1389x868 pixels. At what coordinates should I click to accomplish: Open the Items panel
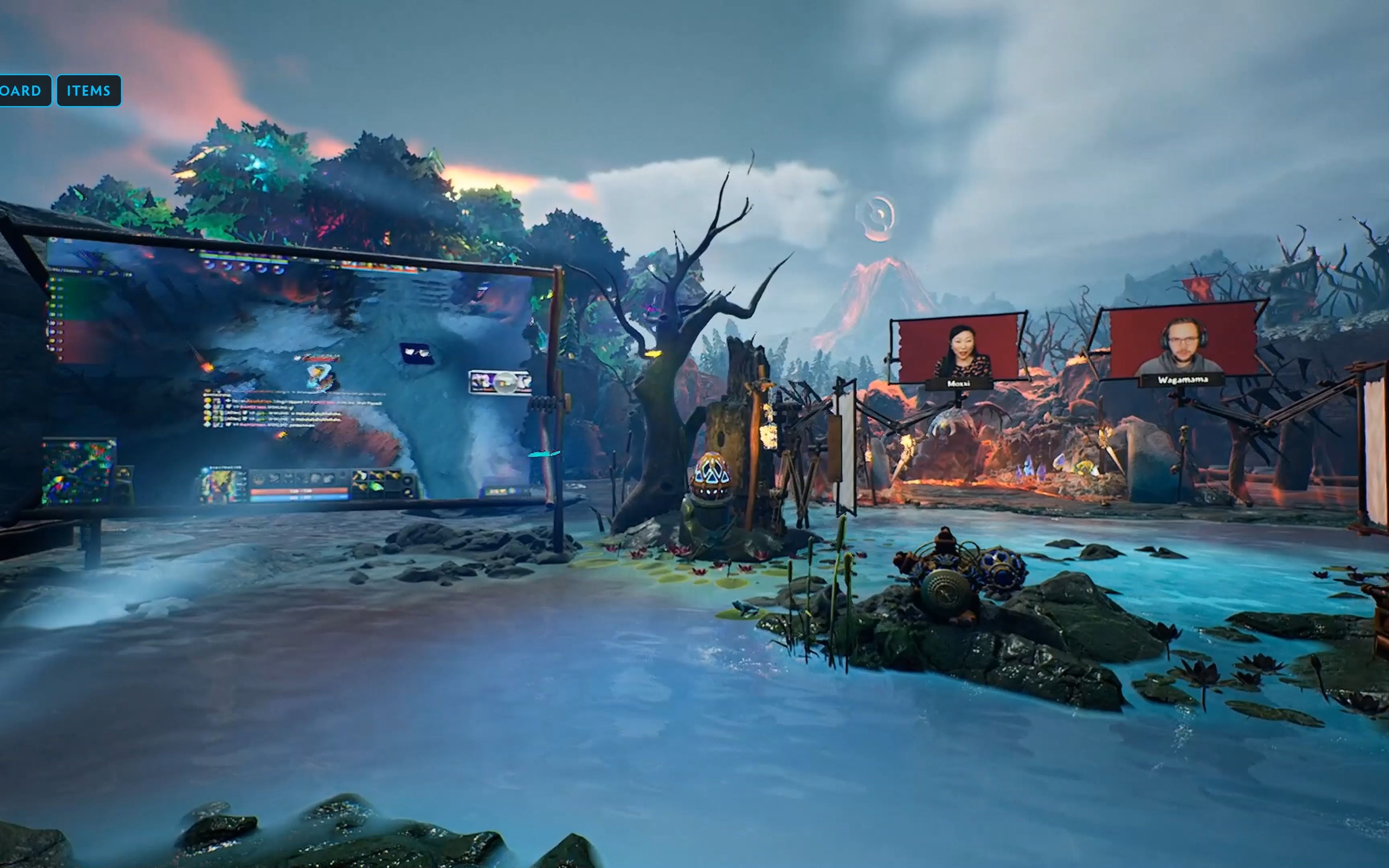click(x=88, y=91)
